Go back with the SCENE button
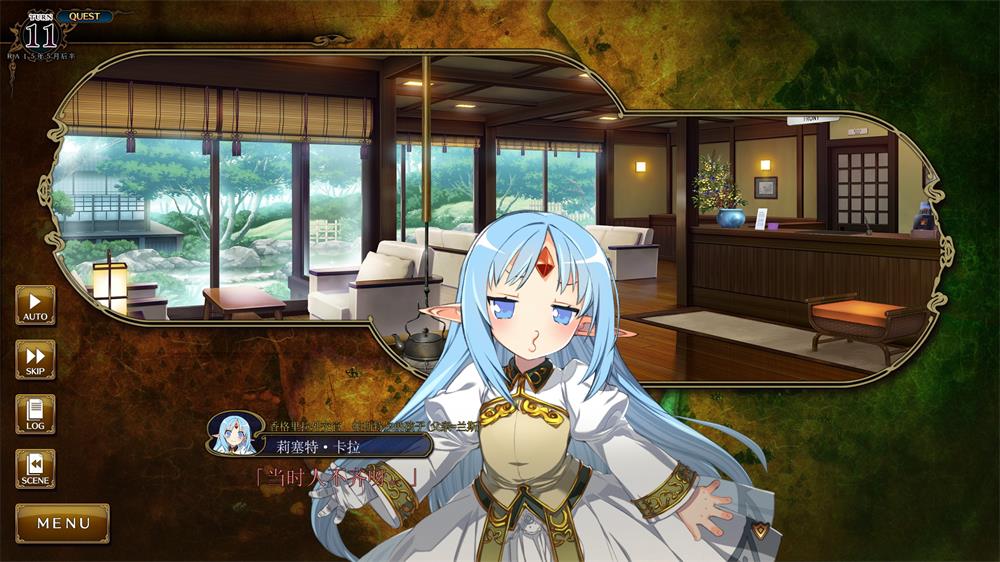1000x562 pixels. [35, 469]
